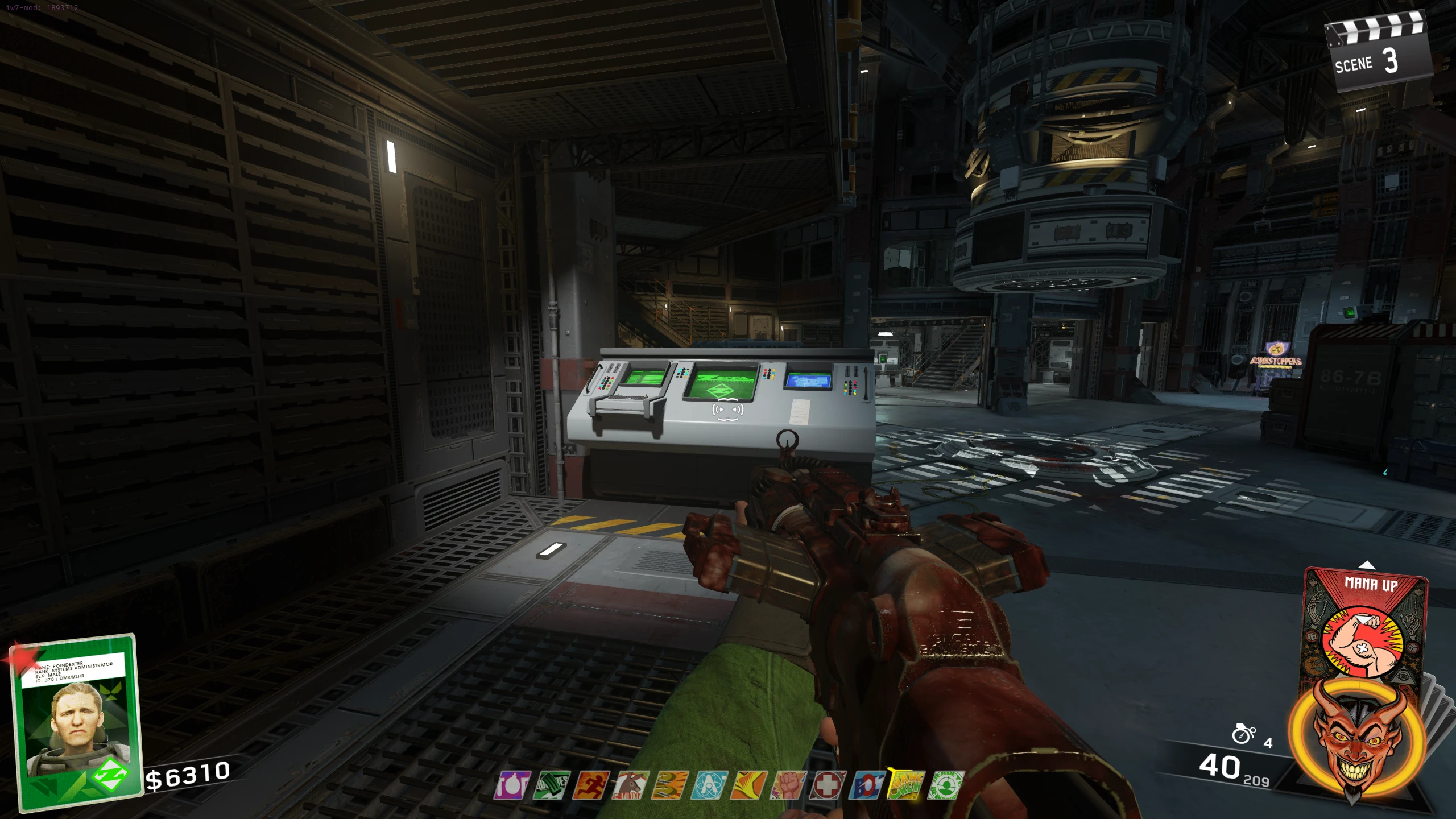
Task: Select the blue Up 'N Atoms perk
Action: pyautogui.click(x=709, y=785)
